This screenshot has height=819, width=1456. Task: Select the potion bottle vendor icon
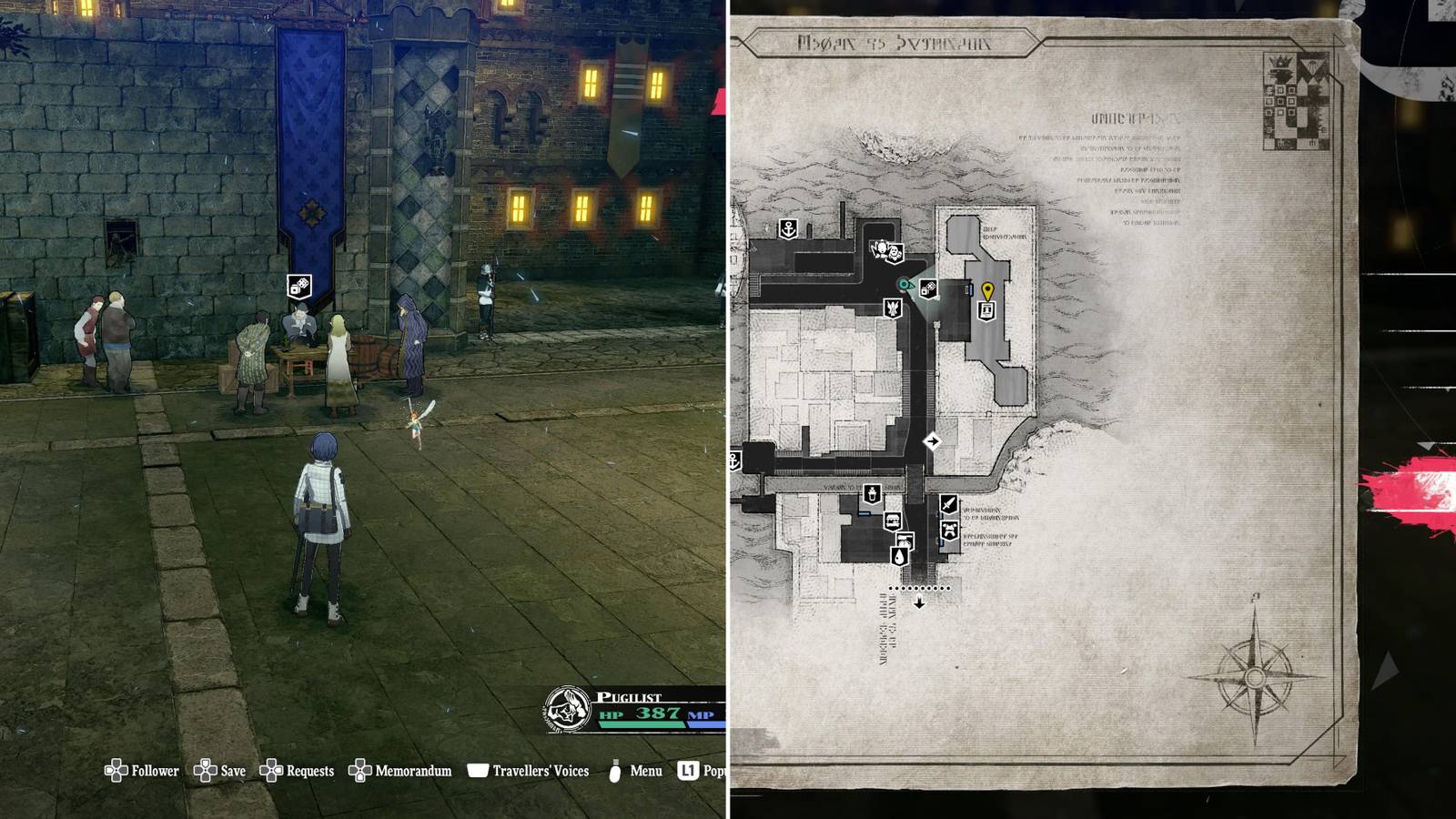tap(870, 493)
